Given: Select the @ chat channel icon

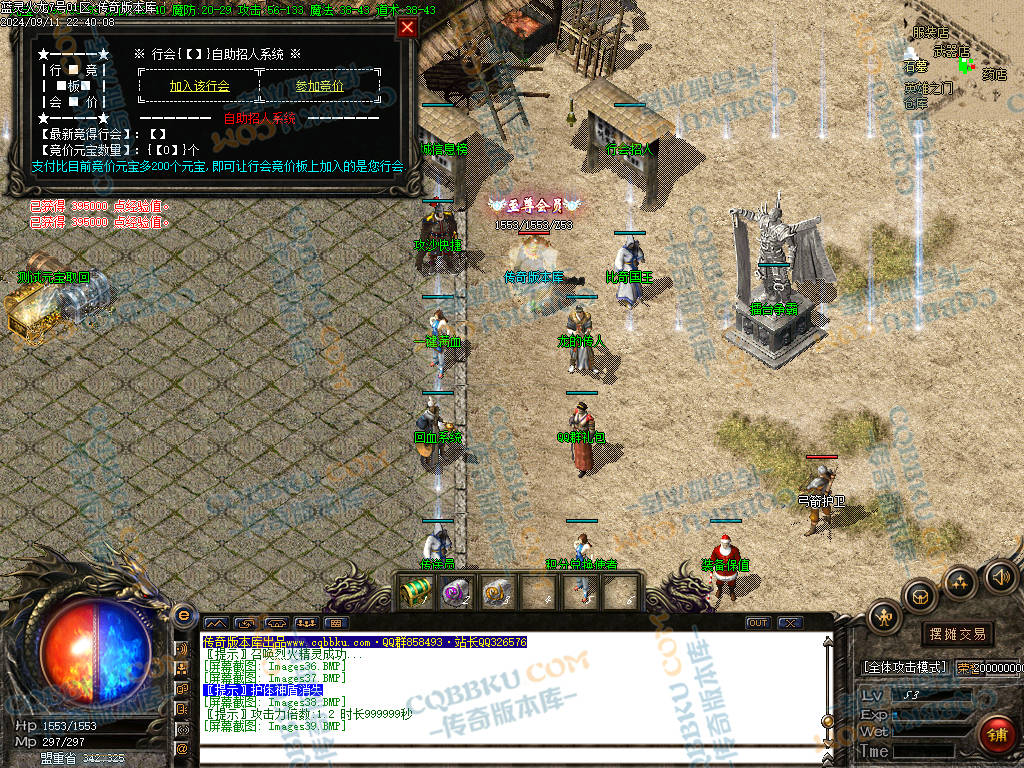Looking at the screenshot, I should pos(183,747).
